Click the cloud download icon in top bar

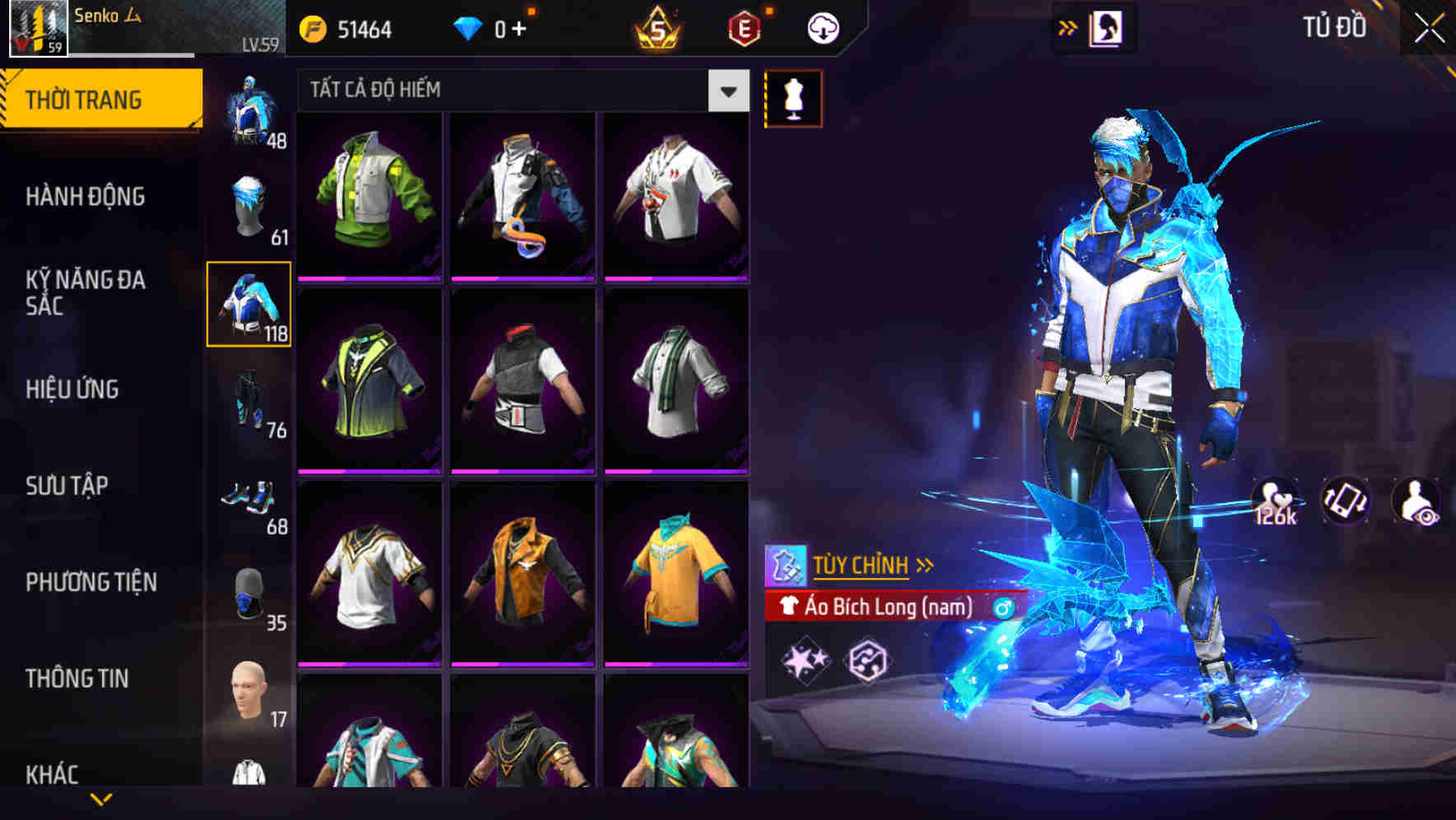tap(821, 28)
